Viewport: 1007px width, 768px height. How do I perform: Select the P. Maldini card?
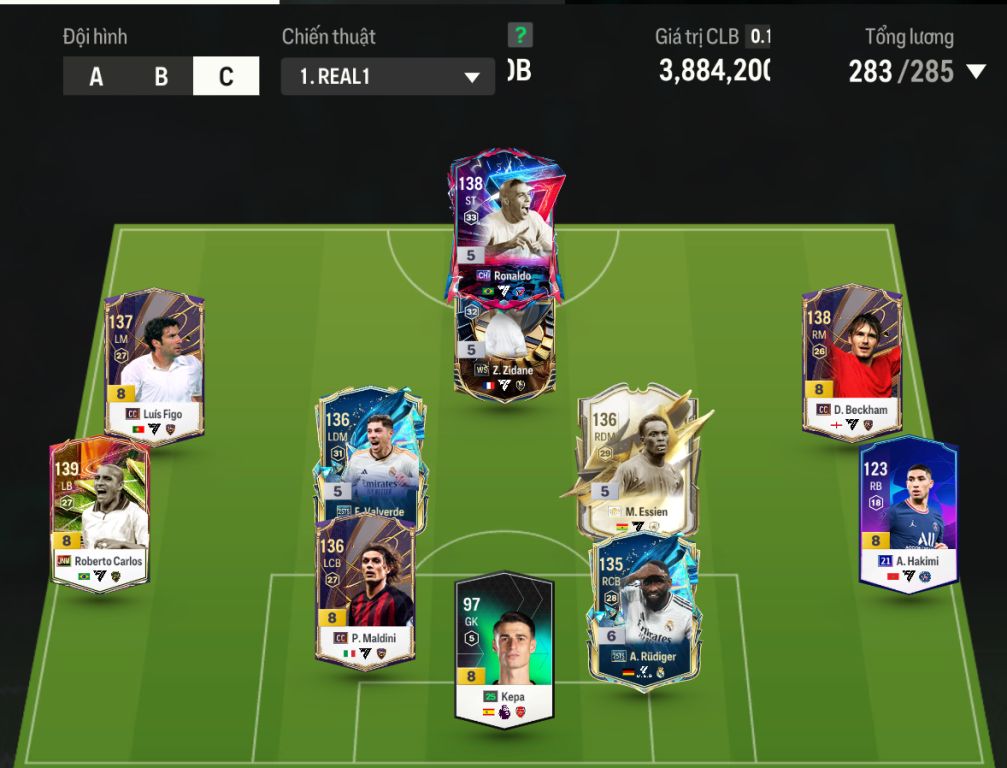tap(365, 590)
